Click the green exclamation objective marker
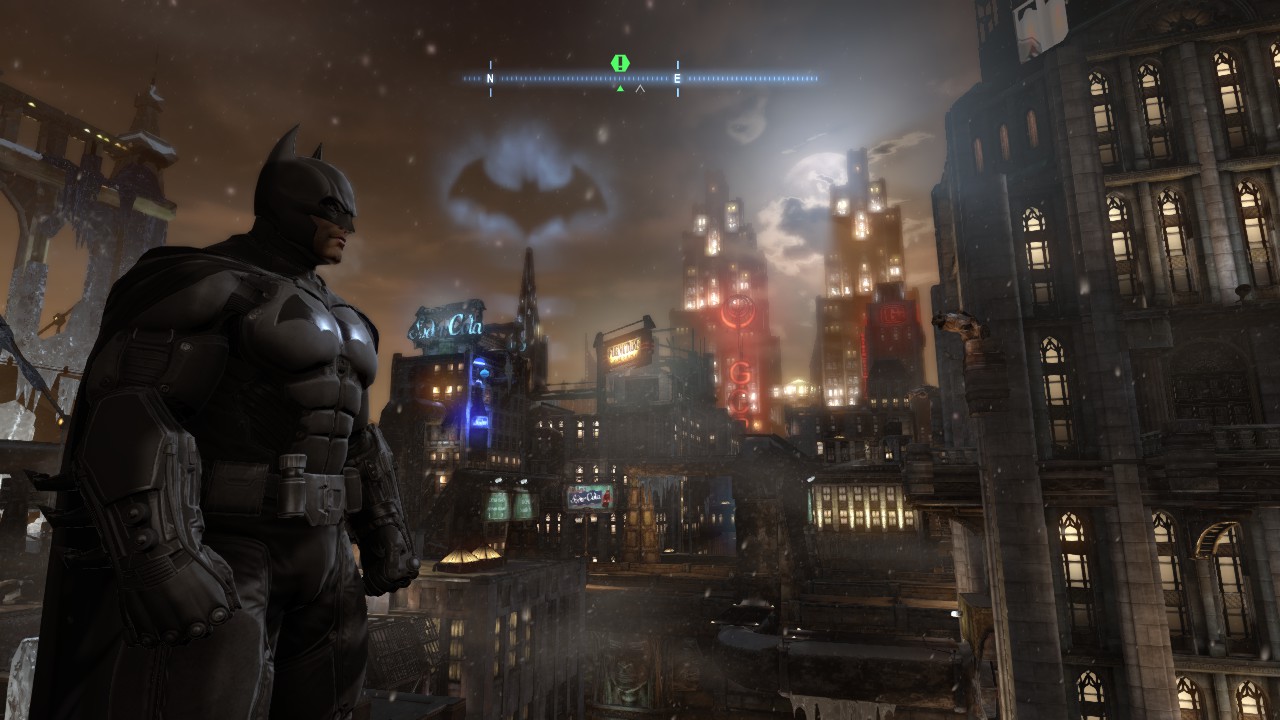This screenshot has height=720, width=1280. coord(620,63)
